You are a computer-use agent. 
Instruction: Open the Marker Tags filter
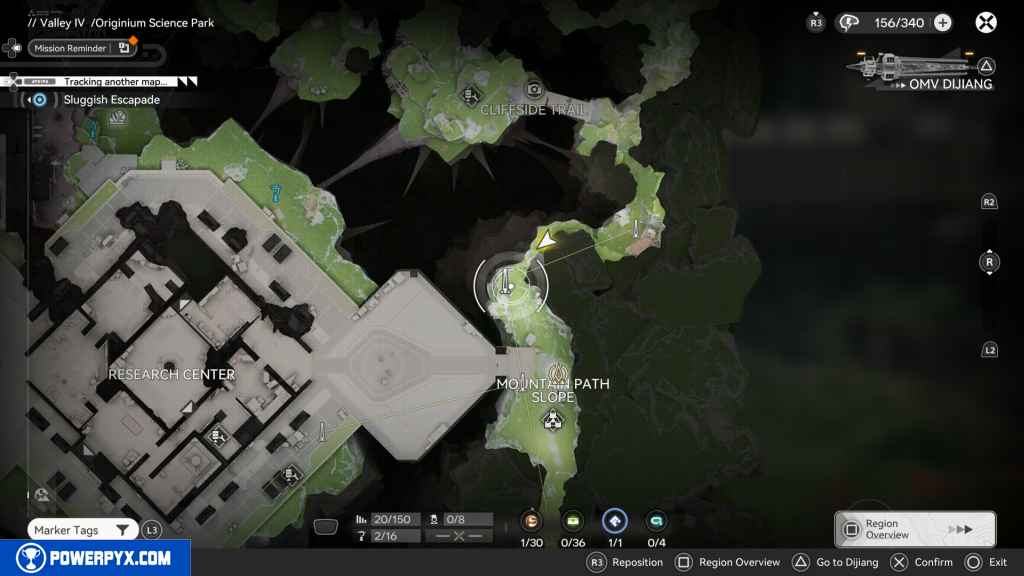click(84, 530)
